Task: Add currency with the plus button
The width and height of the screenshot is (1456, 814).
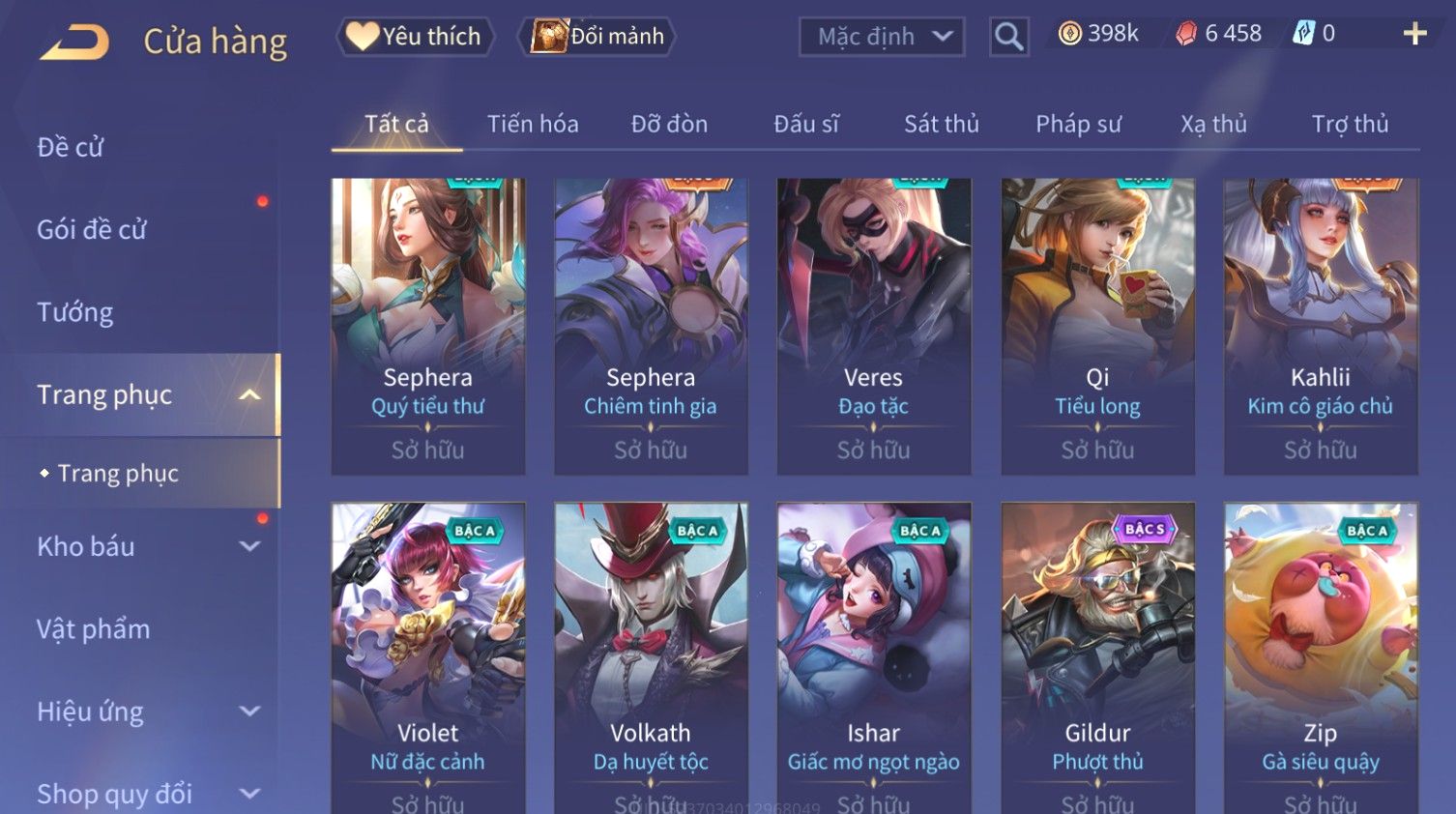Action: click(1414, 34)
